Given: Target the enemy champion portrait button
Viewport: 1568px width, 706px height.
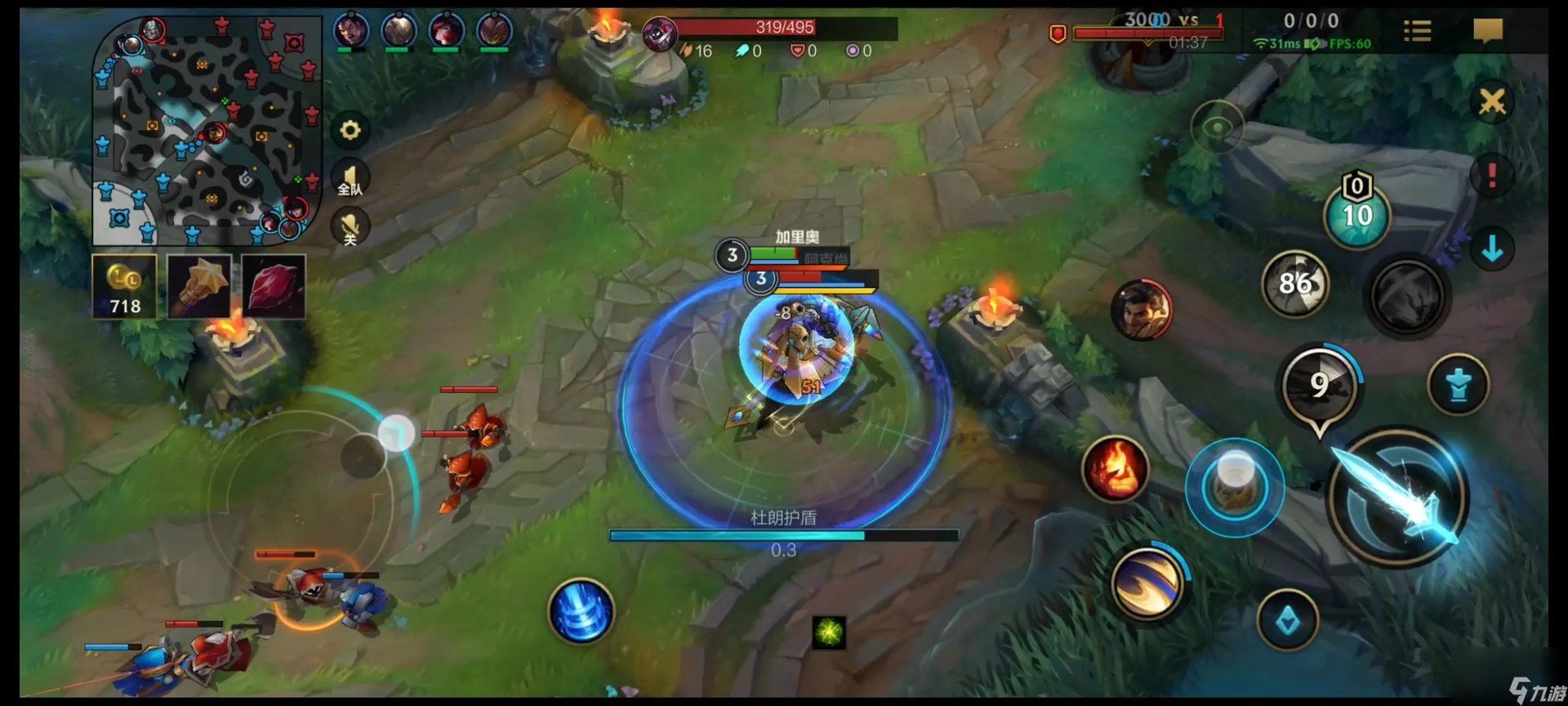Looking at the screenshot, I should coord(1142,310).
